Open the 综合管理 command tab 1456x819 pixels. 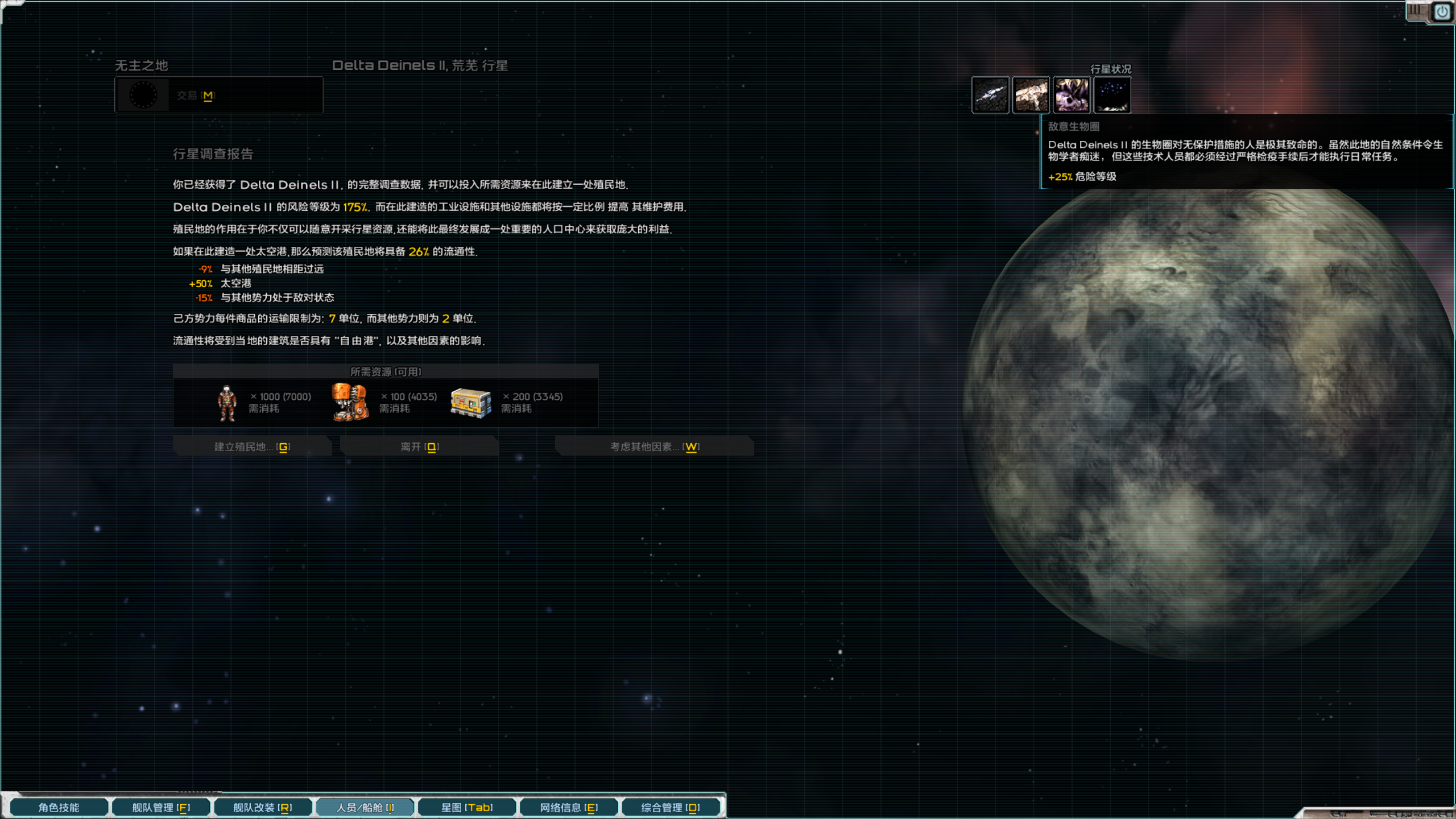(671, 807)
